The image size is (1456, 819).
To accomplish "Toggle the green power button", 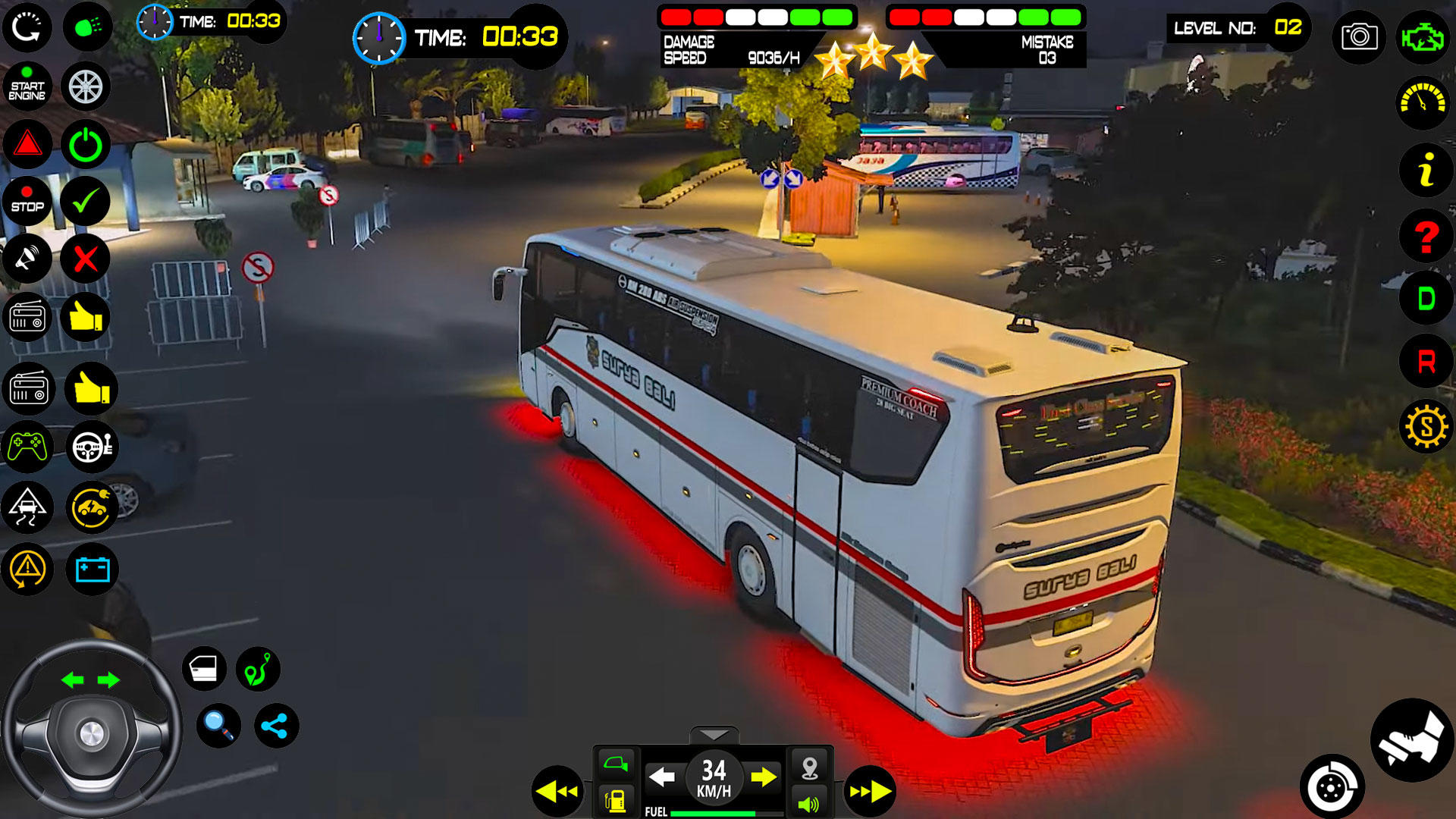I will pos(85,144).
